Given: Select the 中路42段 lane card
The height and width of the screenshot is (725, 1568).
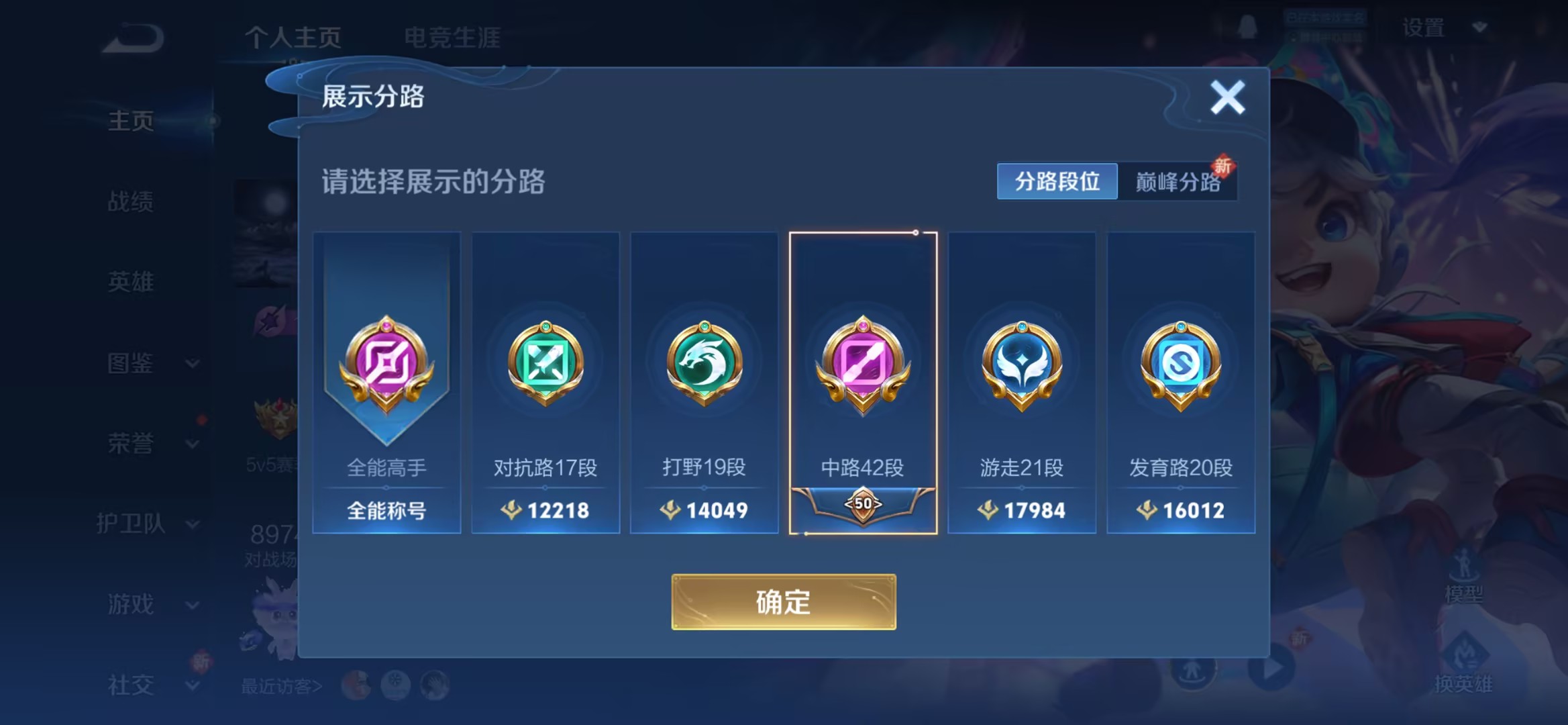Looking at the screenshot, I should click(864, 383).
